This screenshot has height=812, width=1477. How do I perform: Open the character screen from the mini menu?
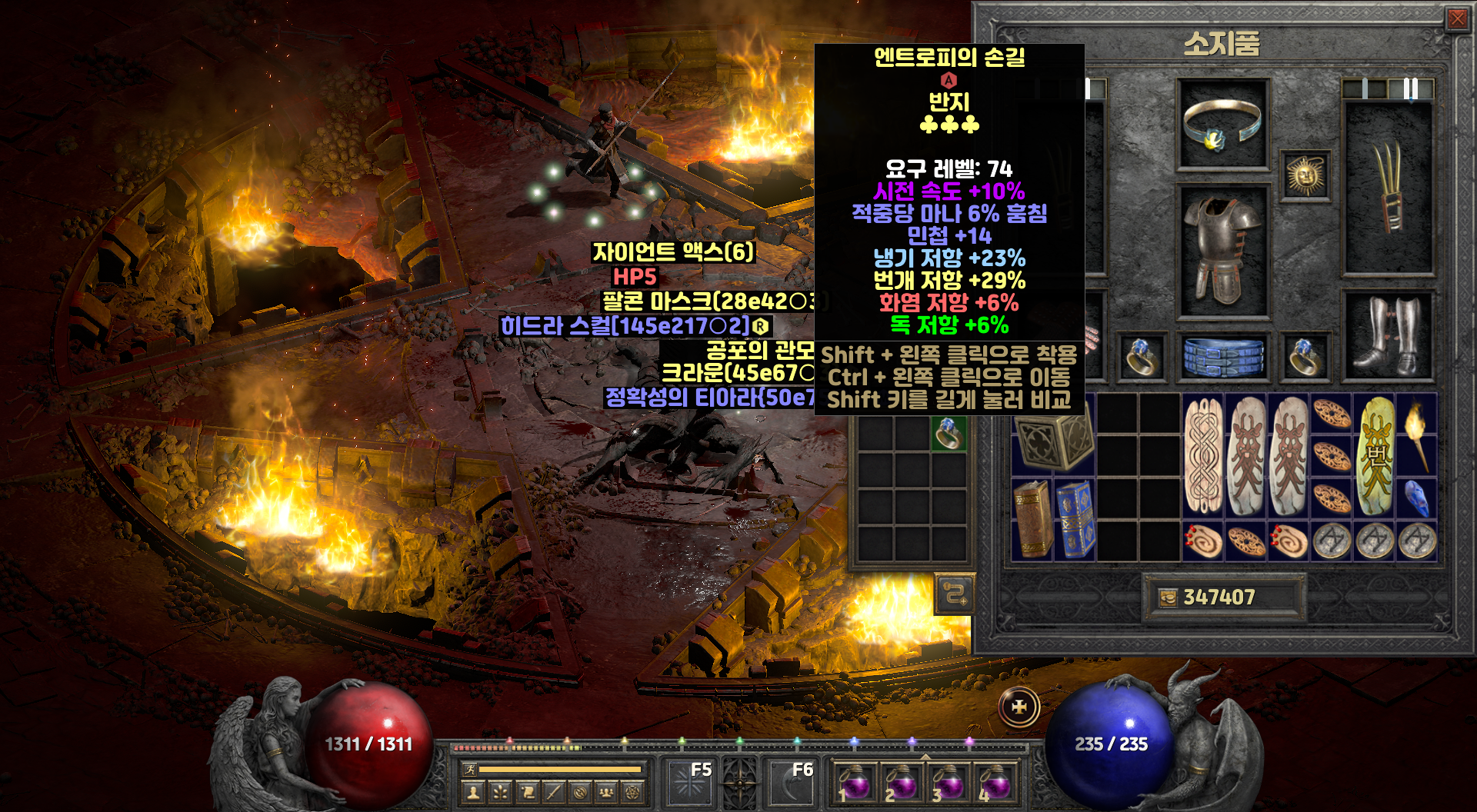(473, 792)
